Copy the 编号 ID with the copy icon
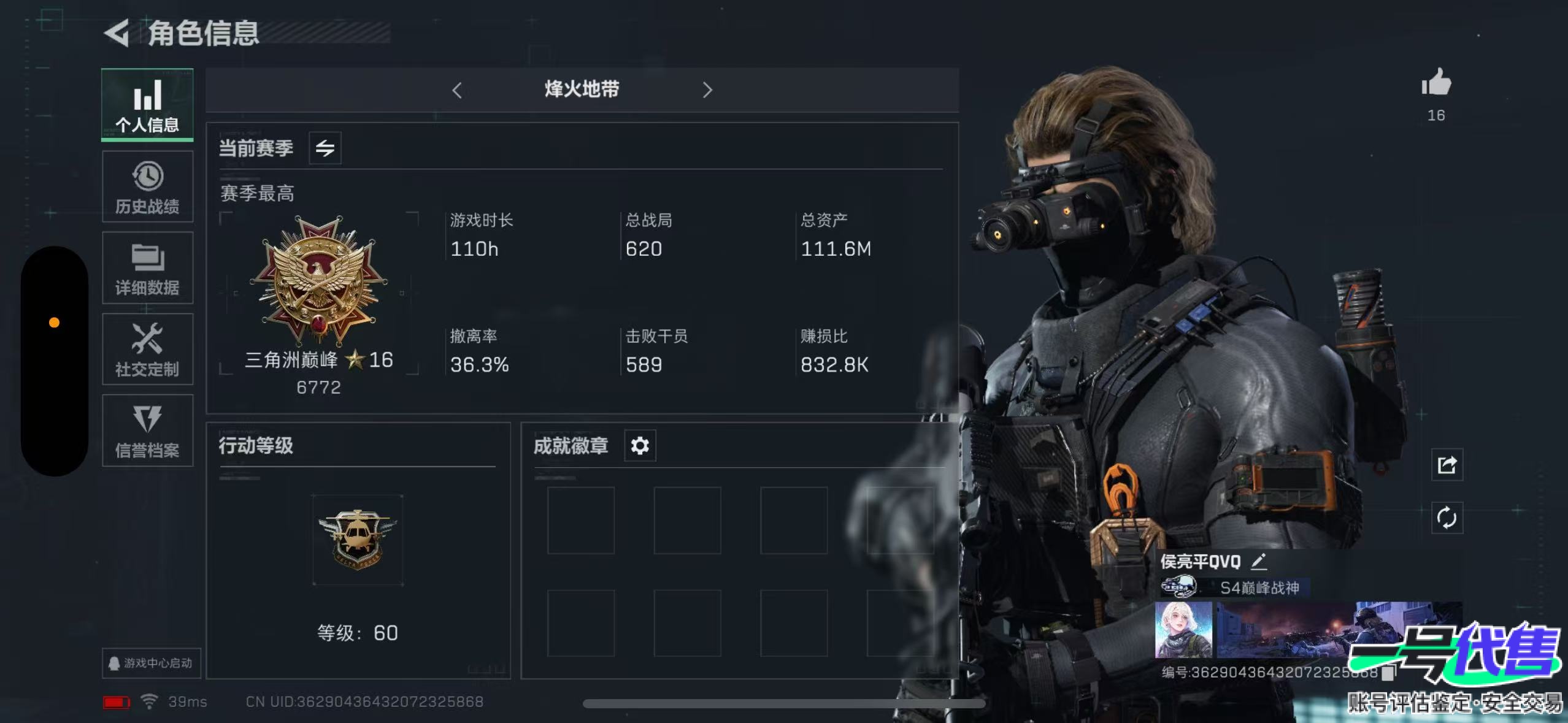 coord(1388,673)
